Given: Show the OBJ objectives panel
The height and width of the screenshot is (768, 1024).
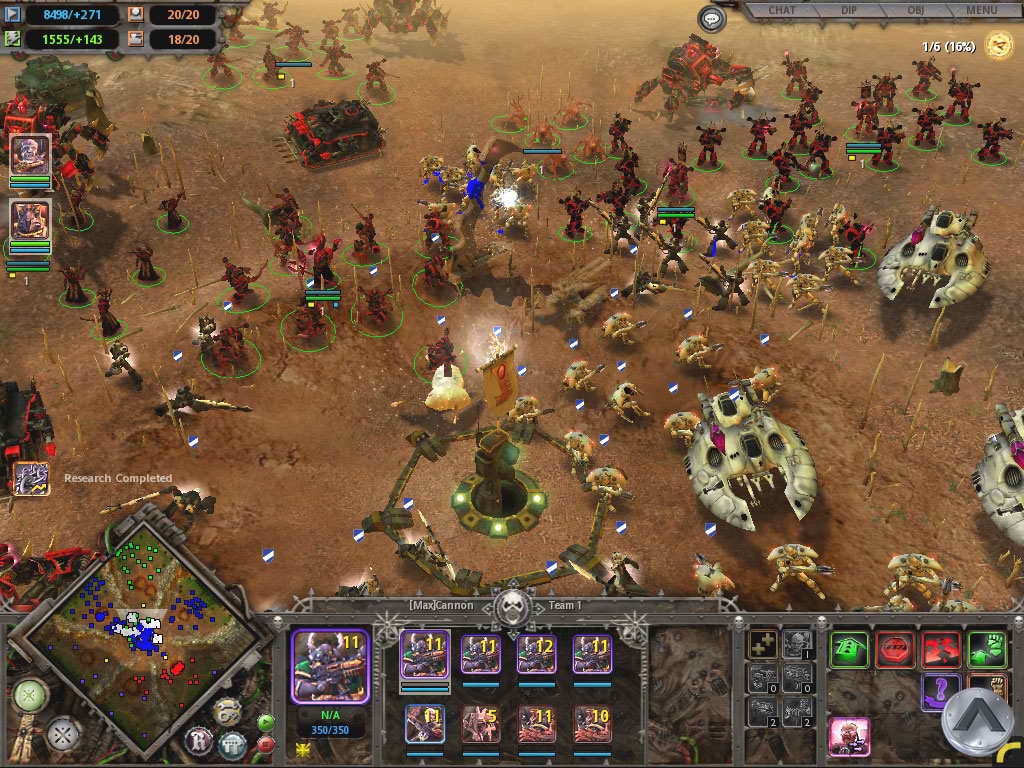Looking at the screenshot, I should point(916,11).
